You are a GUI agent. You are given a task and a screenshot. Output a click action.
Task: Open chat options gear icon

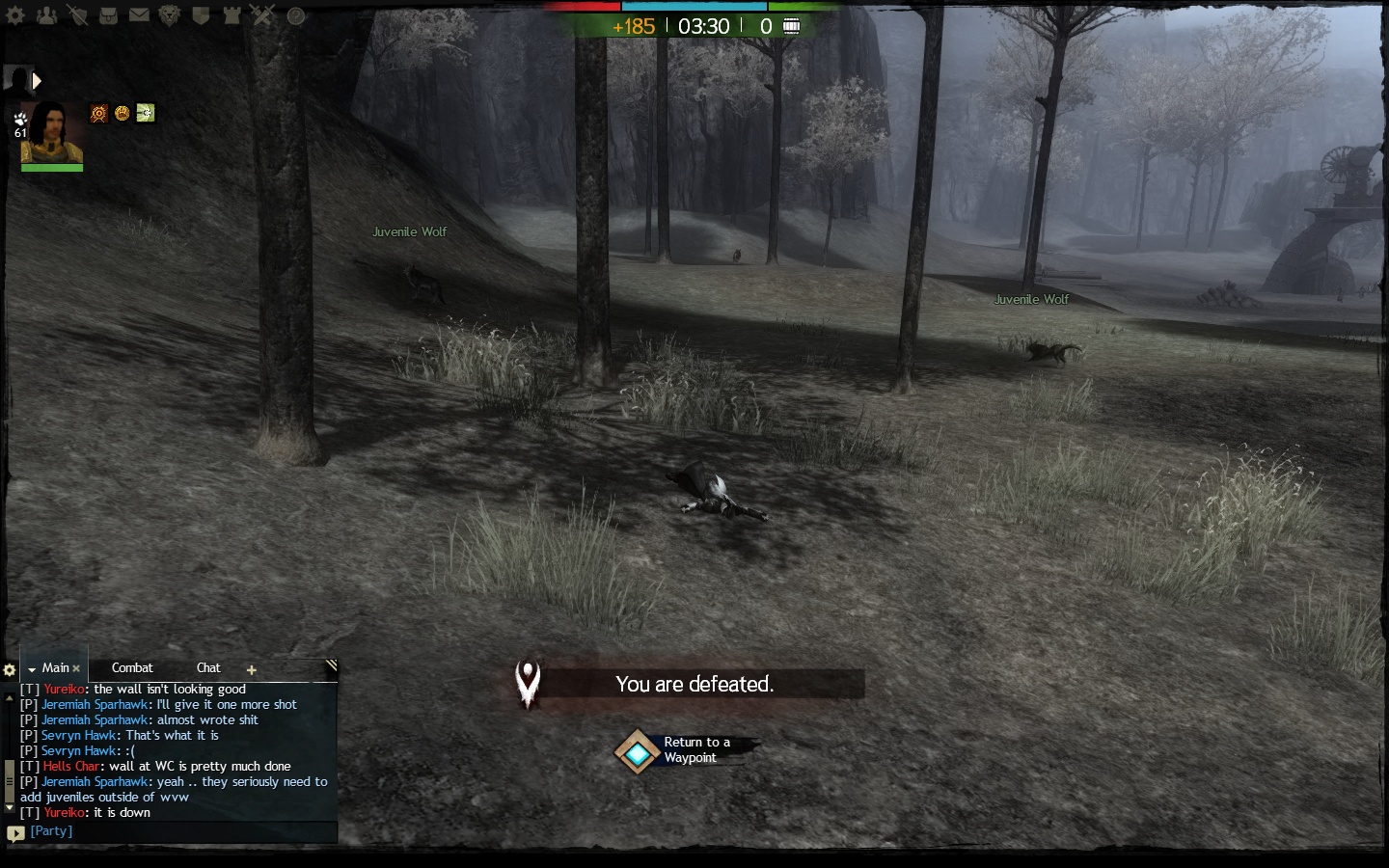click(x=10, y=669)
